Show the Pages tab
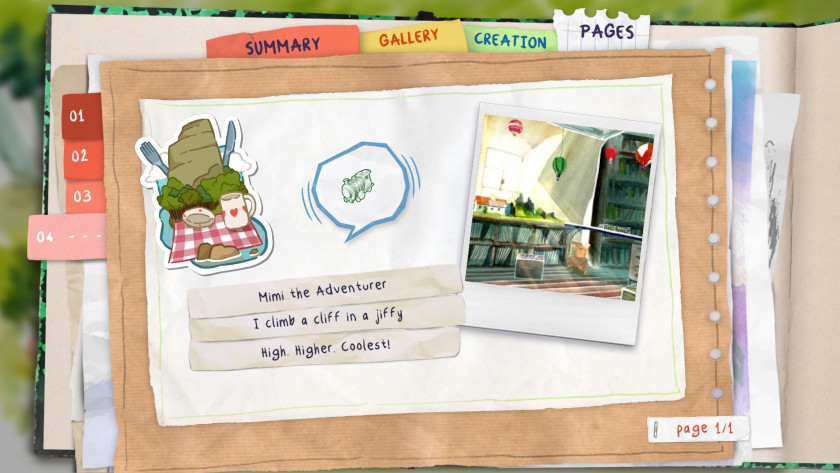This screenshot has height=473, width=840. tap(606, 31)
